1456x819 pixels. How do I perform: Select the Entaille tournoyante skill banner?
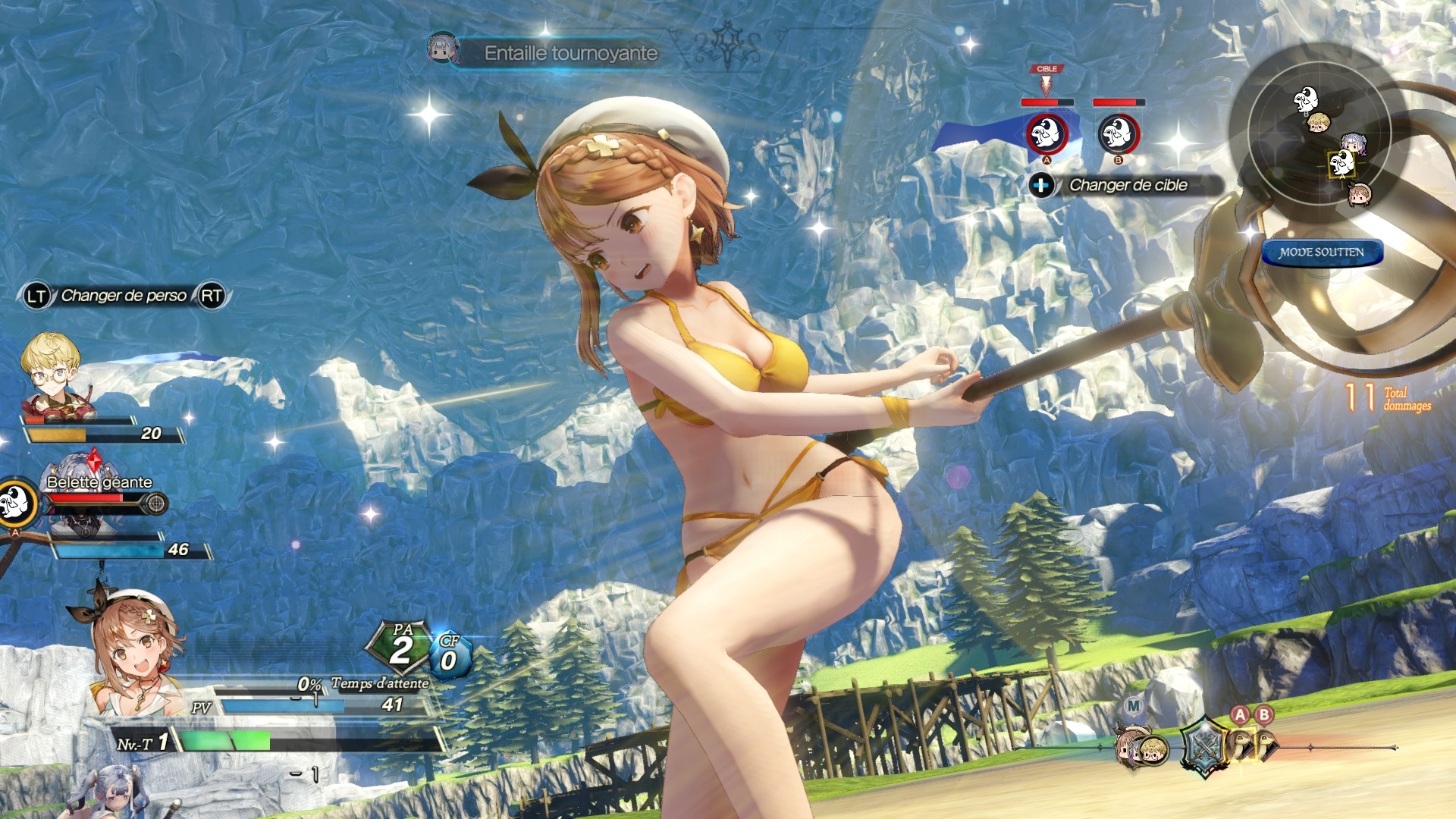point(570,53)
